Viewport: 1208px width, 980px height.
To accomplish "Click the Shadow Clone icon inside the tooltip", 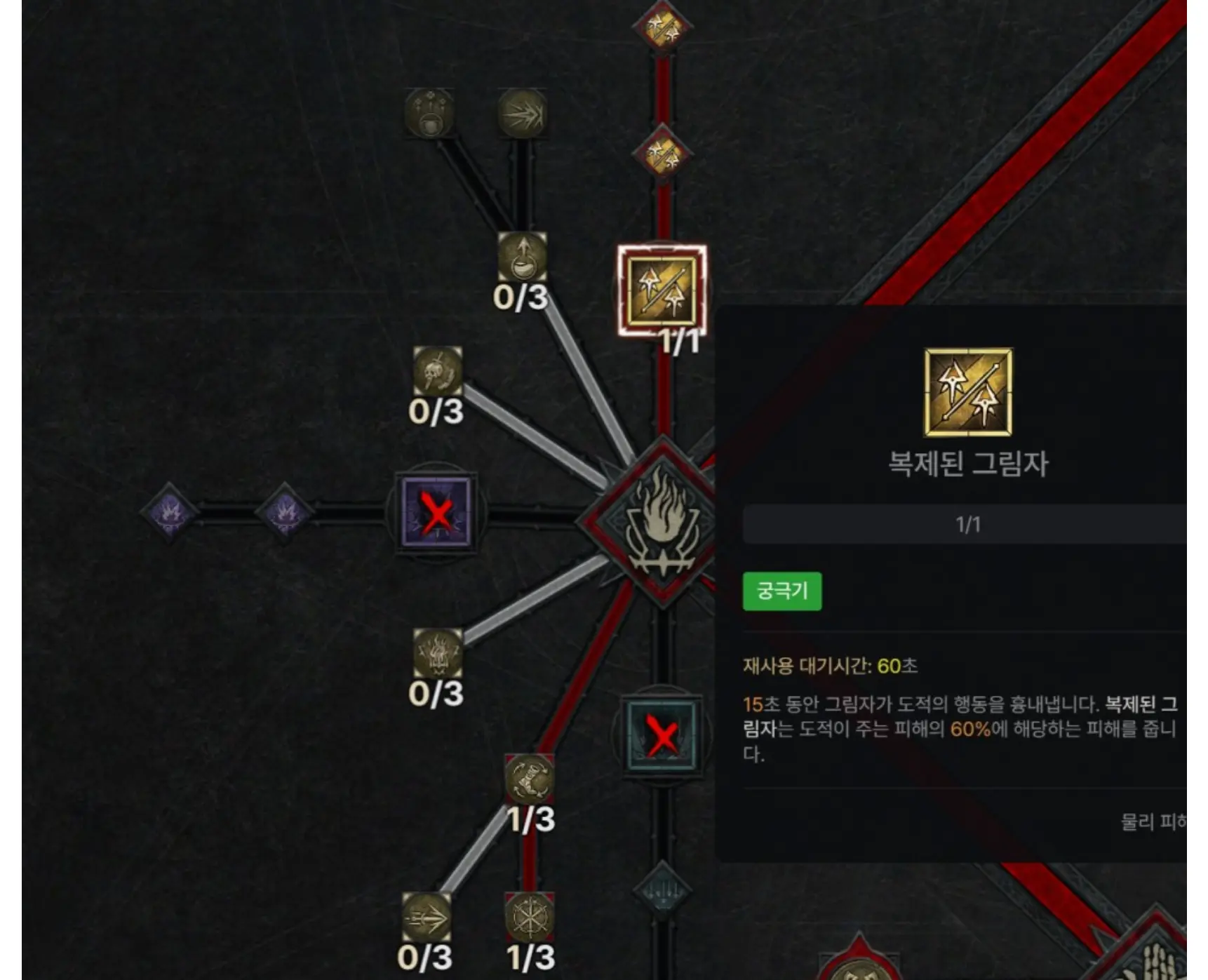I will 967,393.
